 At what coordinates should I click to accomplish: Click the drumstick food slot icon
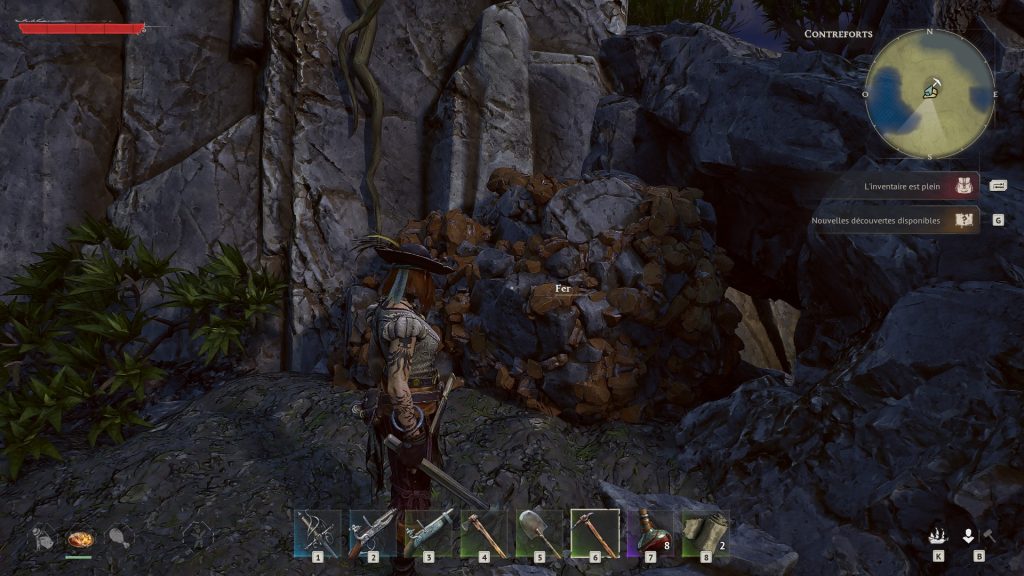coord(118,539)
